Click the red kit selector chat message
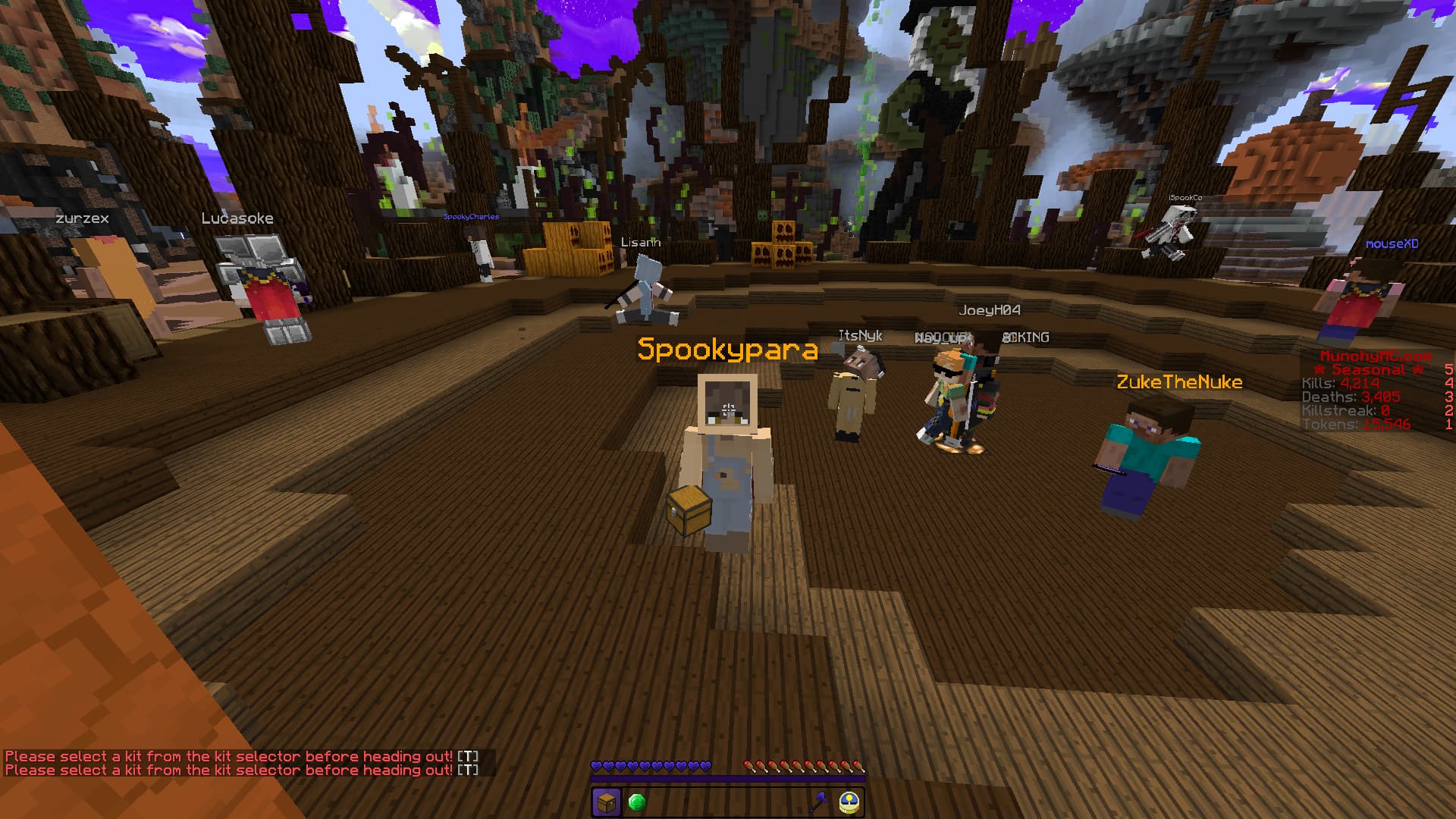Image resolution: width=1456 pixels, height=819 pixels. 229,757
